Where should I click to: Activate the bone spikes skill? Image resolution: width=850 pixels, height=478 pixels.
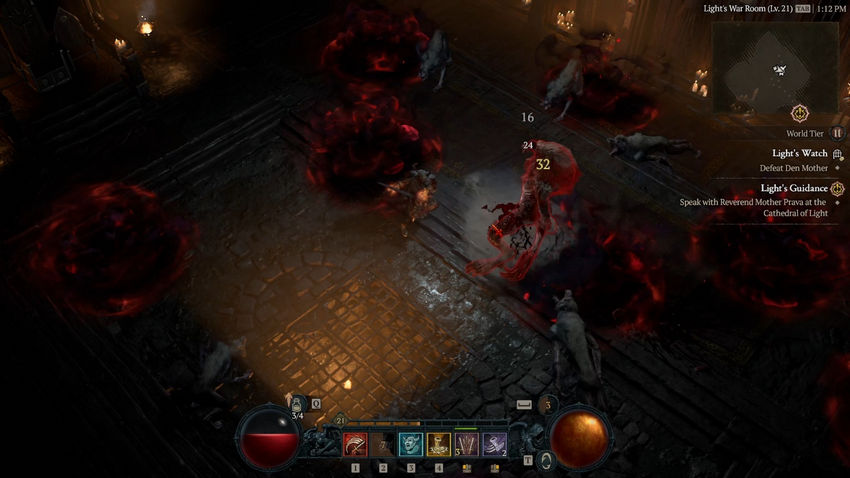coord(467,444)
